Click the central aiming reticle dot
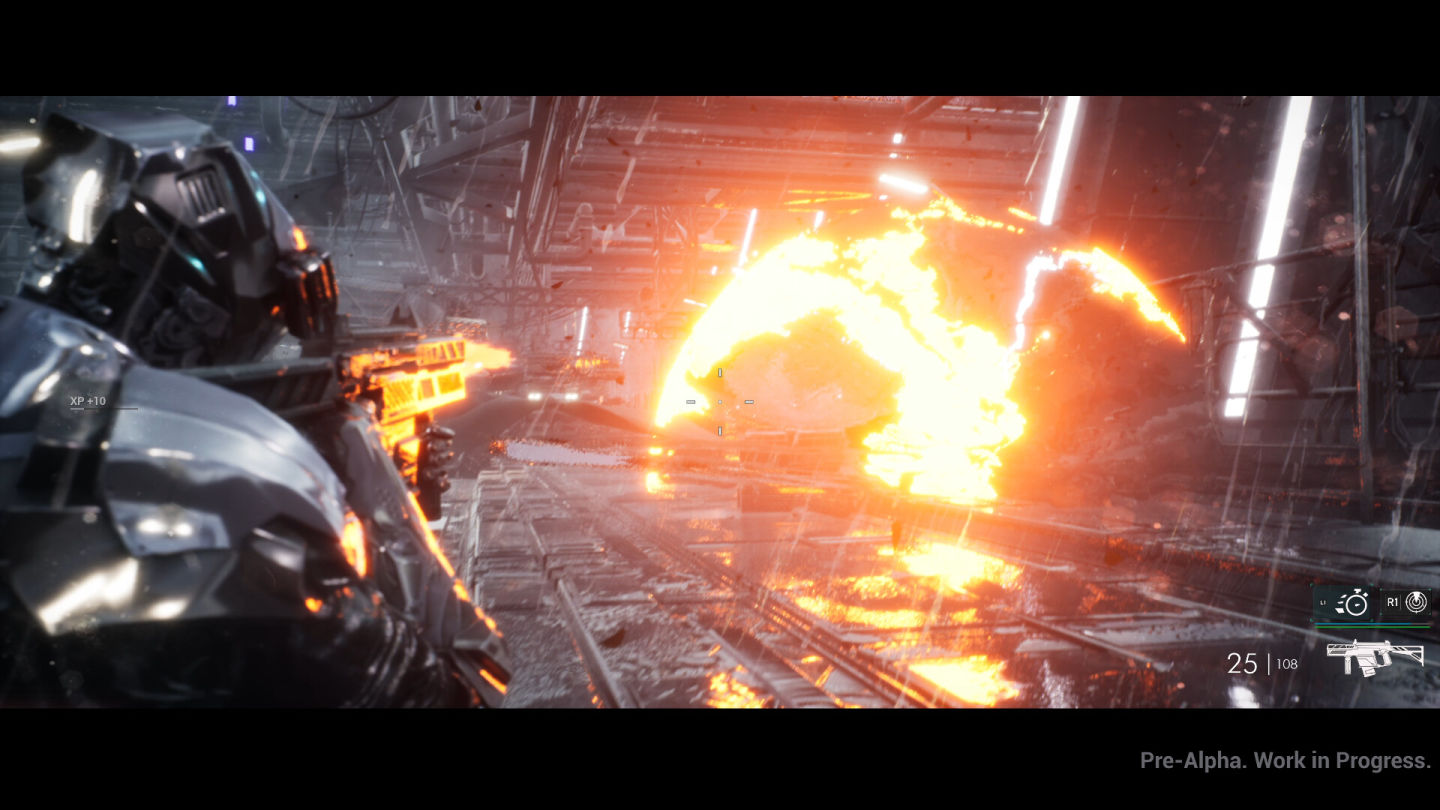This screenshot has width=1440, height=810. click(x=720, y=402)
